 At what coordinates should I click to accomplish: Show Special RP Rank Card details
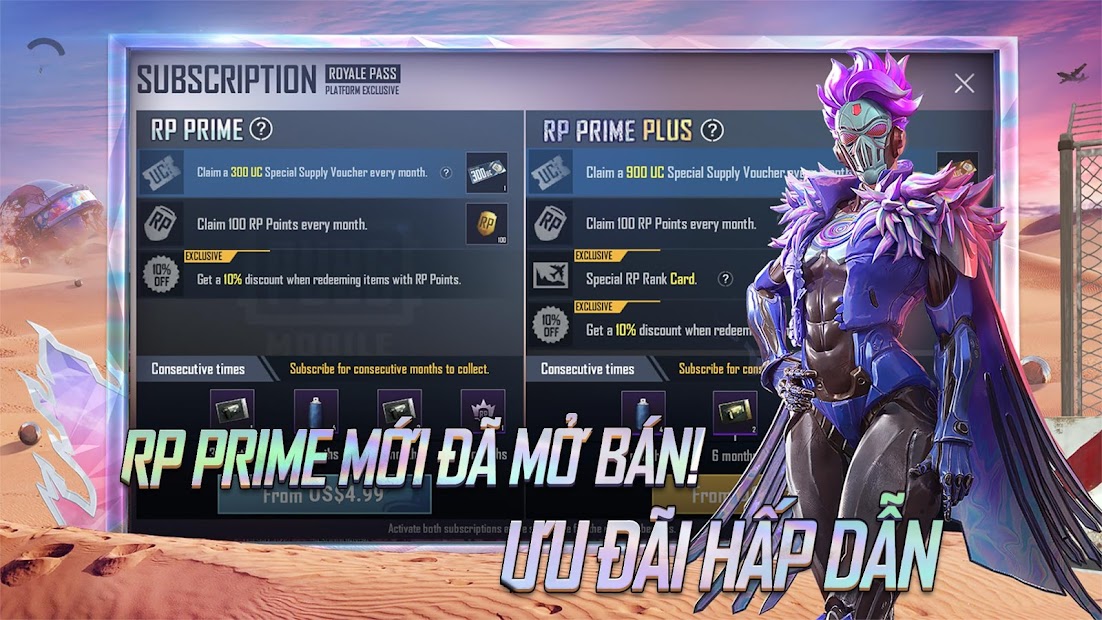[x=726, y=279]
